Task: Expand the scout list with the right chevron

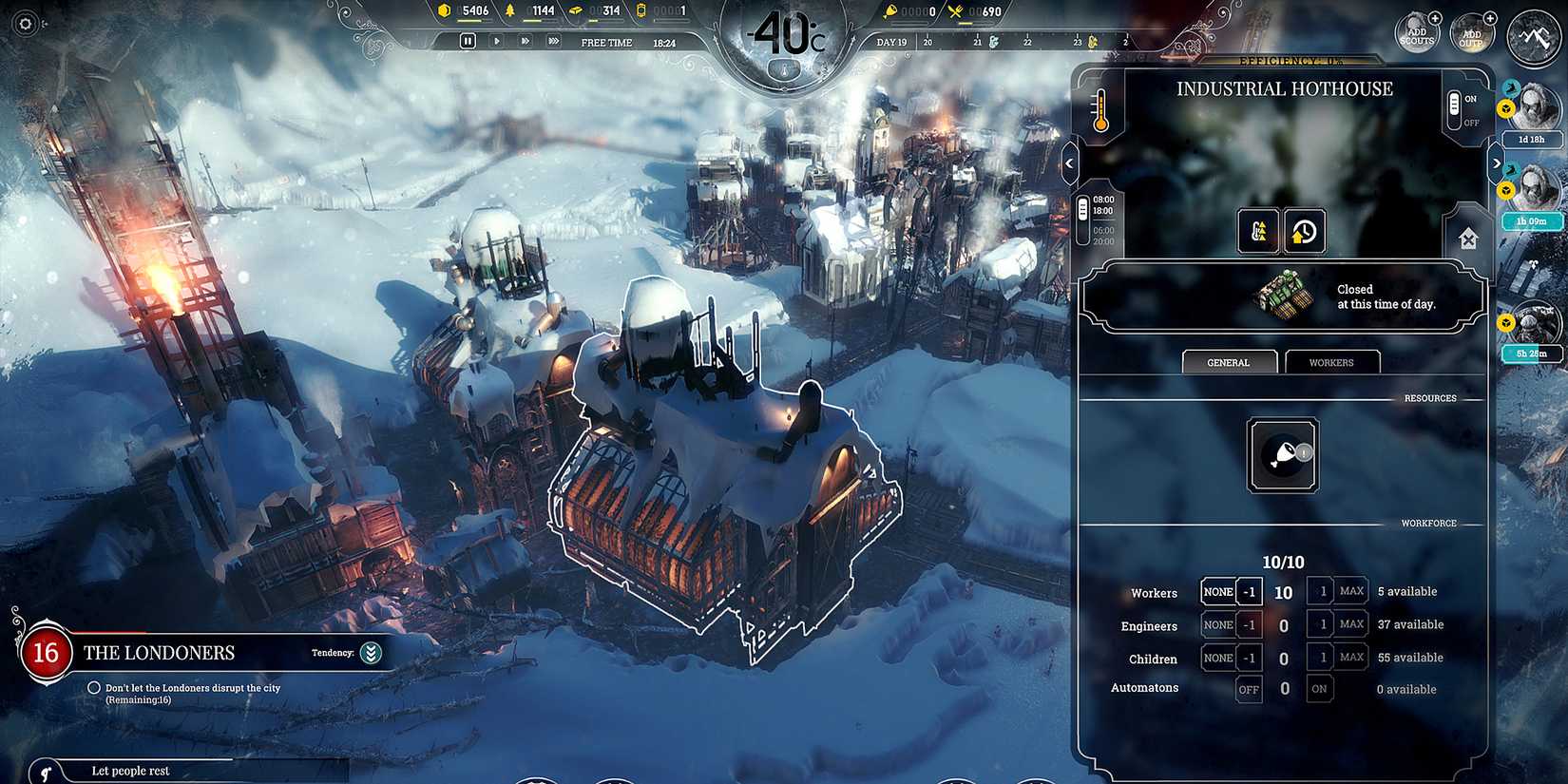Action: point(1498,162)
